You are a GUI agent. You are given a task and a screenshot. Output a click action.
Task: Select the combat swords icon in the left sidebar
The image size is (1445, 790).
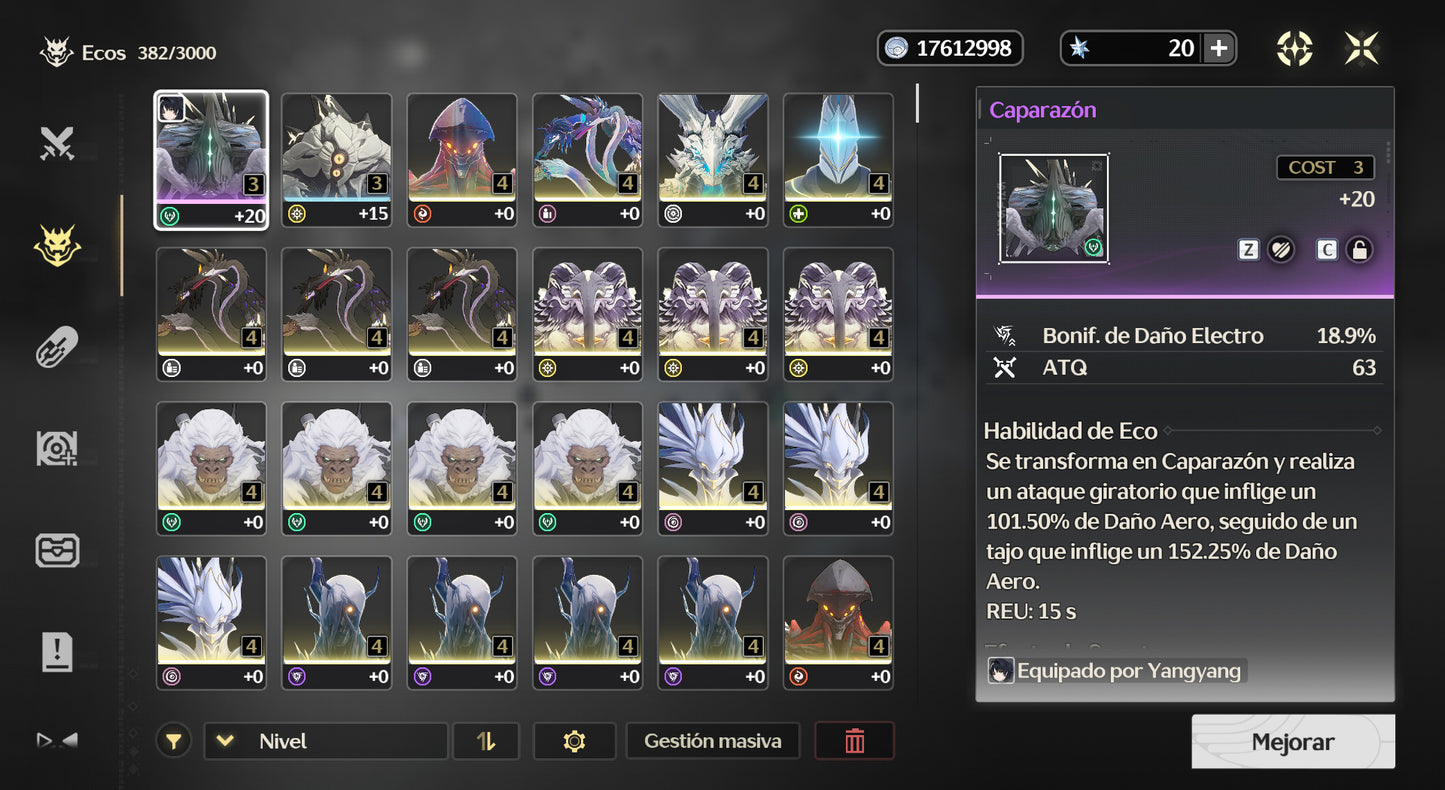(57, 142)
